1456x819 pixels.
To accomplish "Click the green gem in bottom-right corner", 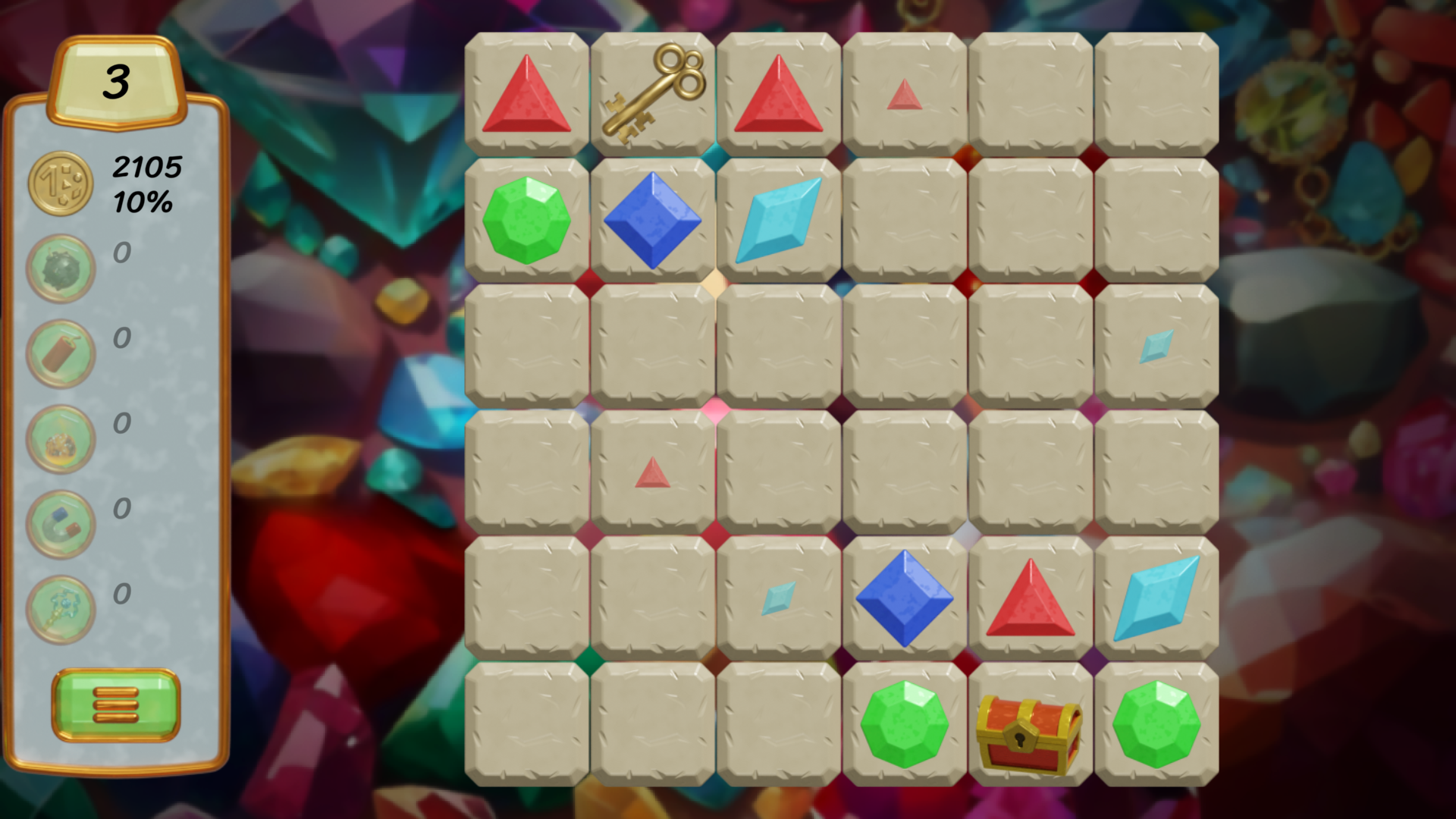I will (x=1156, y=724).
